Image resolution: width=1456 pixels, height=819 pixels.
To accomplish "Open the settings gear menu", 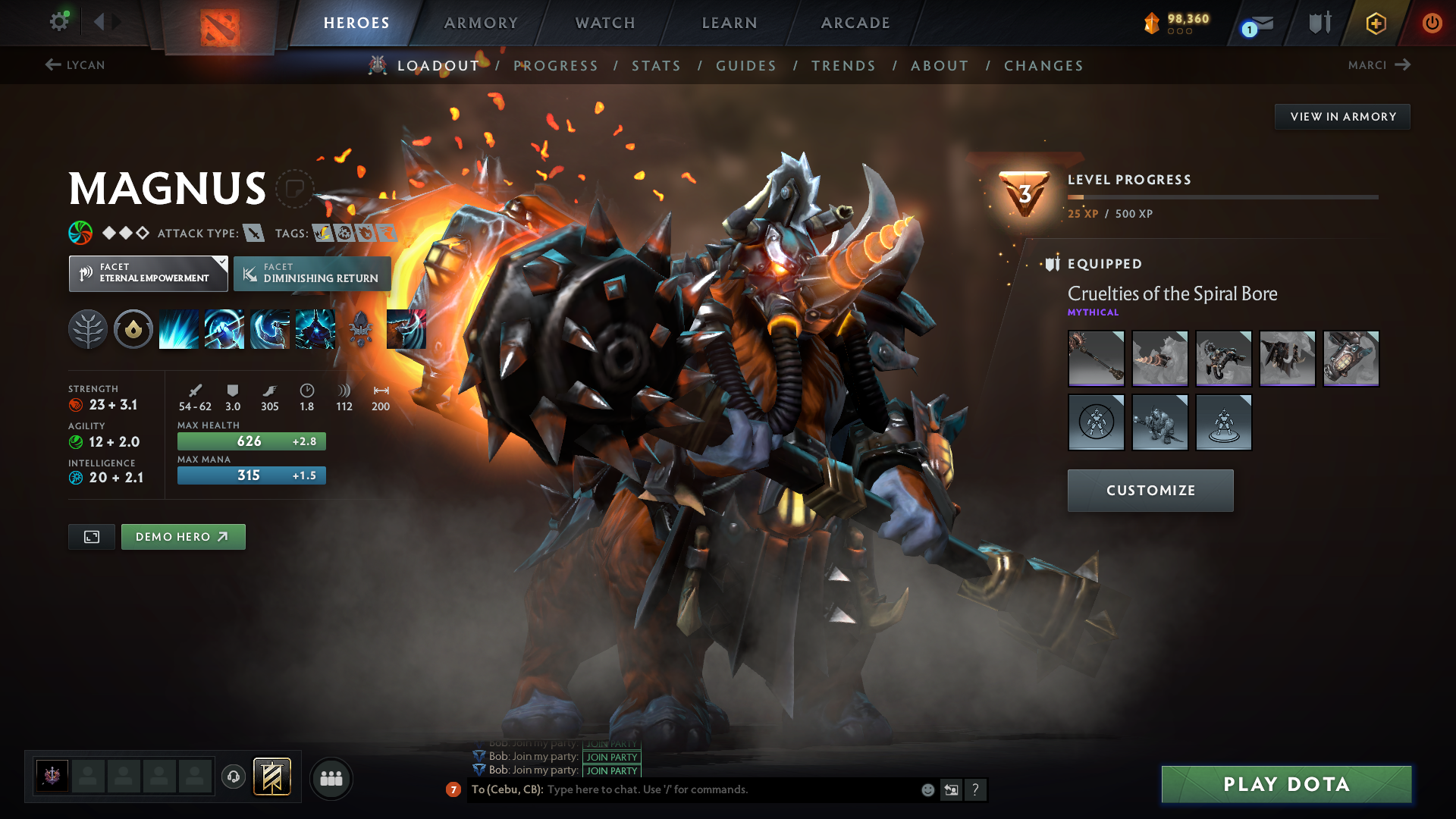I will tap(59, 22).
